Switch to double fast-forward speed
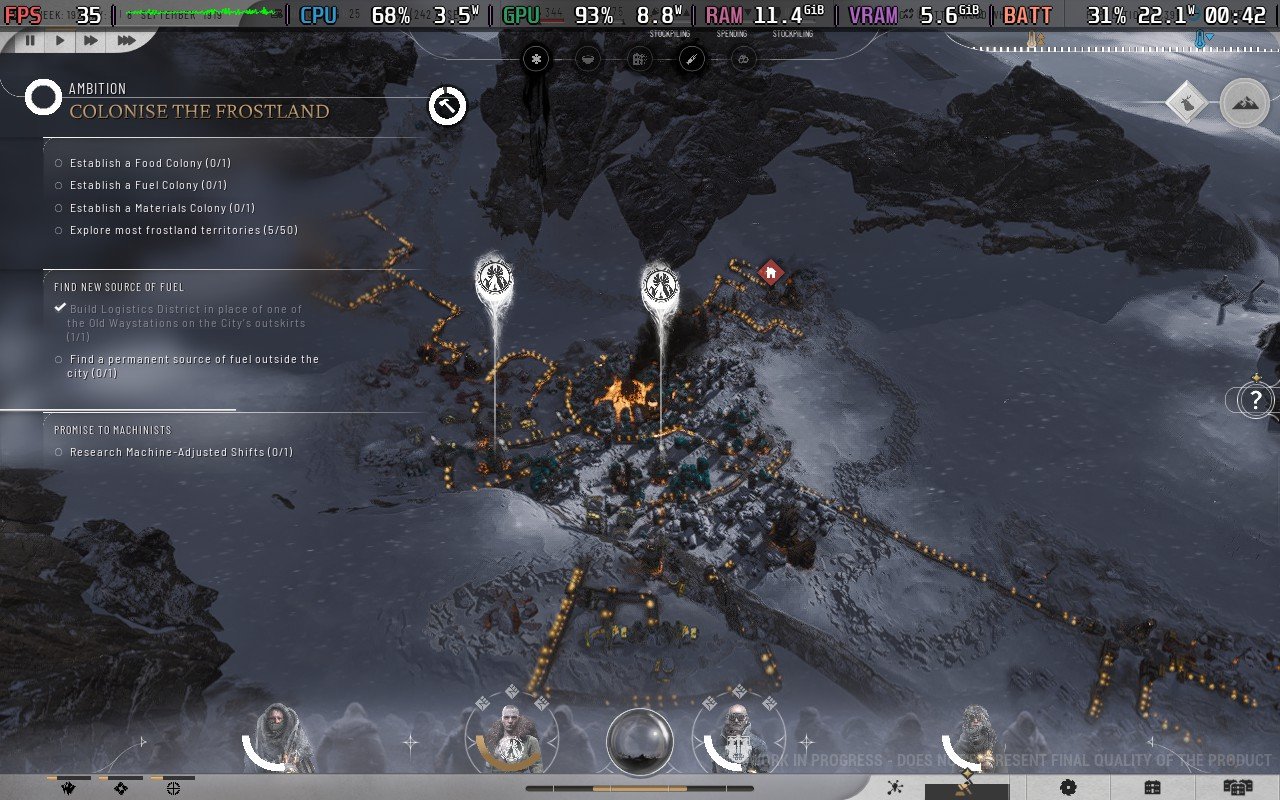 point(91,40)
